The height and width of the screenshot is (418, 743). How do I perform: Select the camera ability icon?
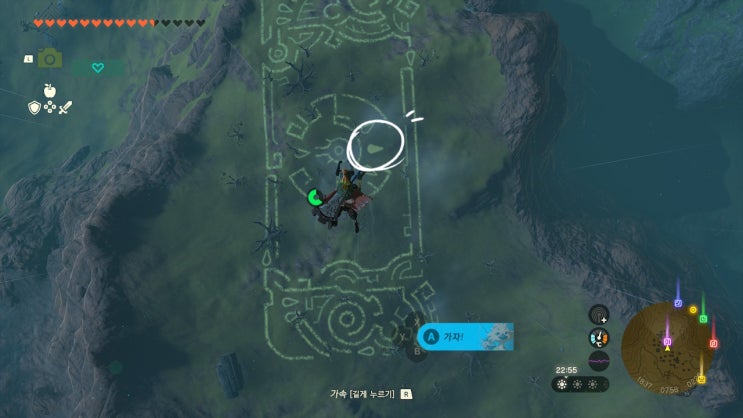(x=49, y=59)
